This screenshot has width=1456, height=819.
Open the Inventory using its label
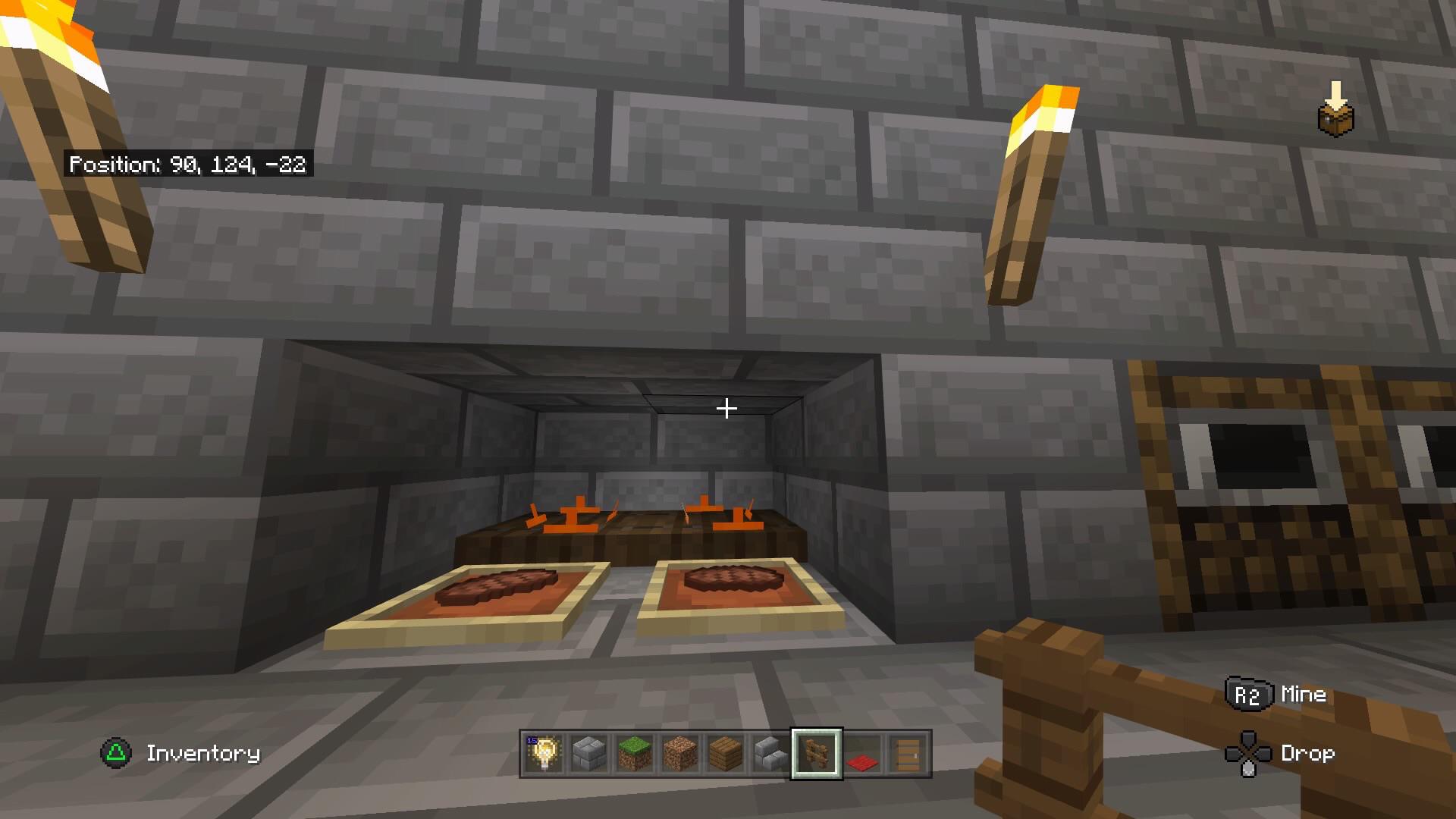click(x=203, y=753)
